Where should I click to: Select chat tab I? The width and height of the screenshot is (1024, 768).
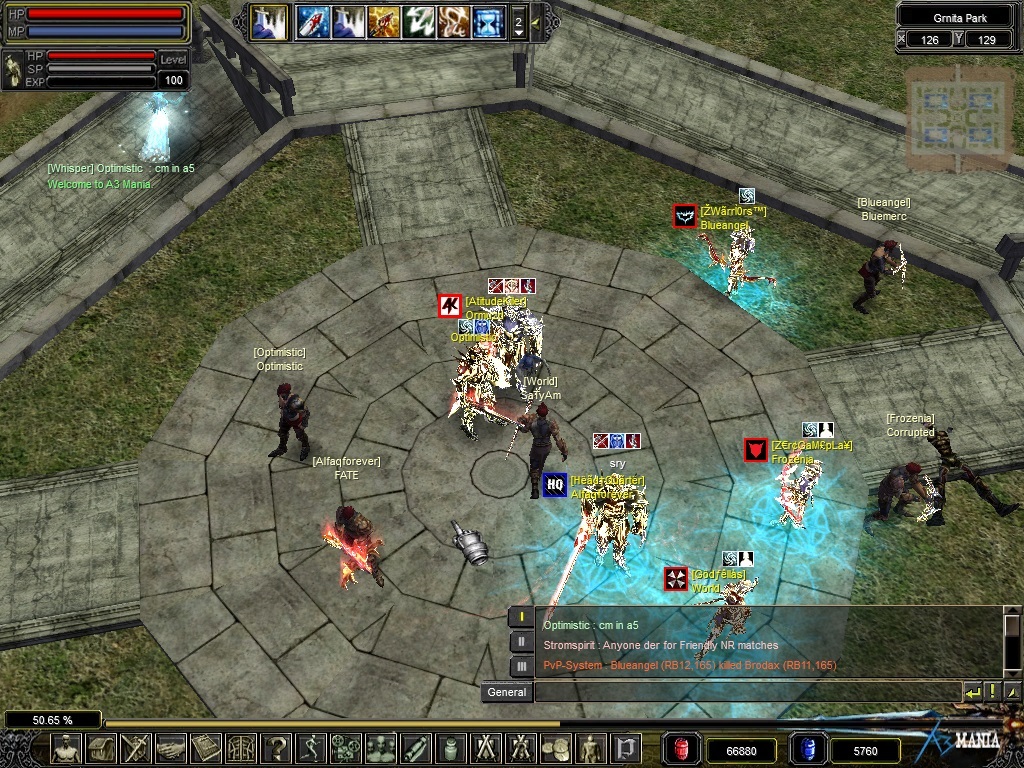click(x=521, y=617)
